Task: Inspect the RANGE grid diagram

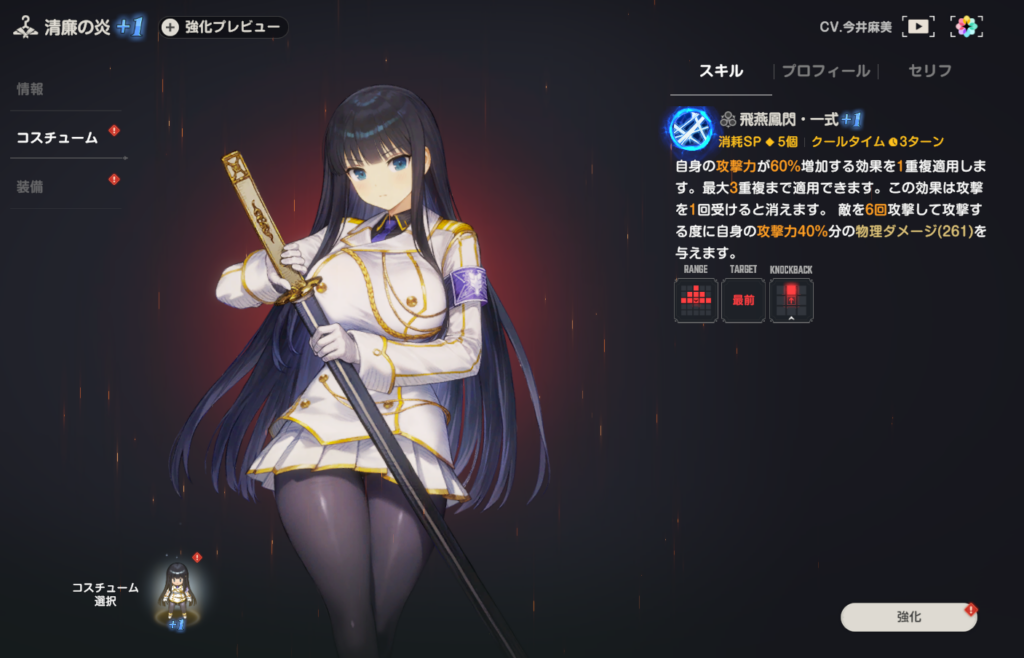Action: [x=696, y=300]
